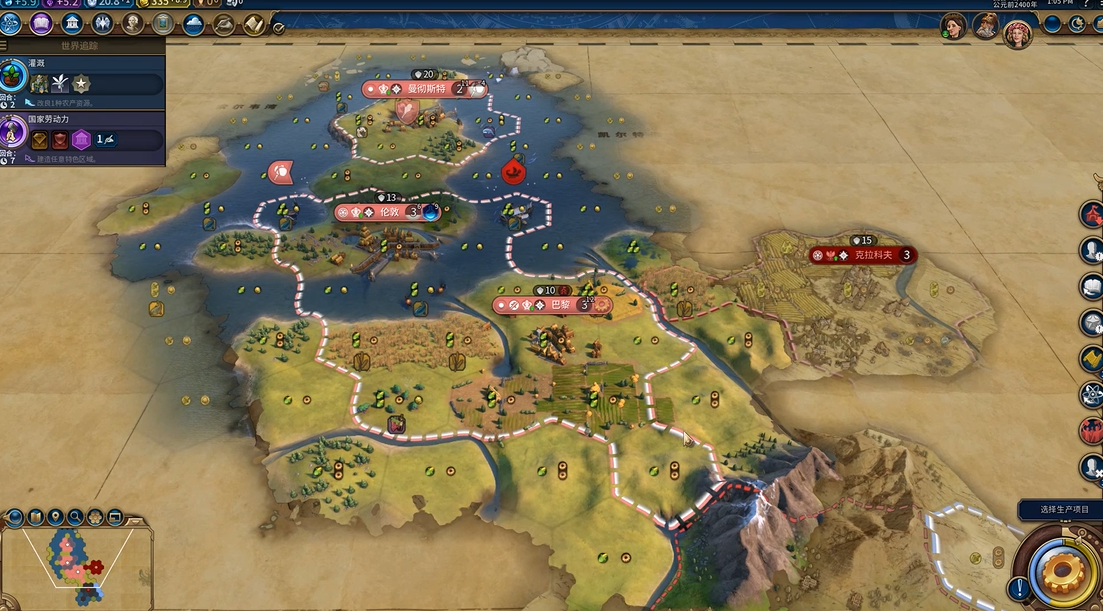Click the flower-crowned leader portrait
The height and width of the screenshot is (611, 1103).
(x=1017, y=35)
